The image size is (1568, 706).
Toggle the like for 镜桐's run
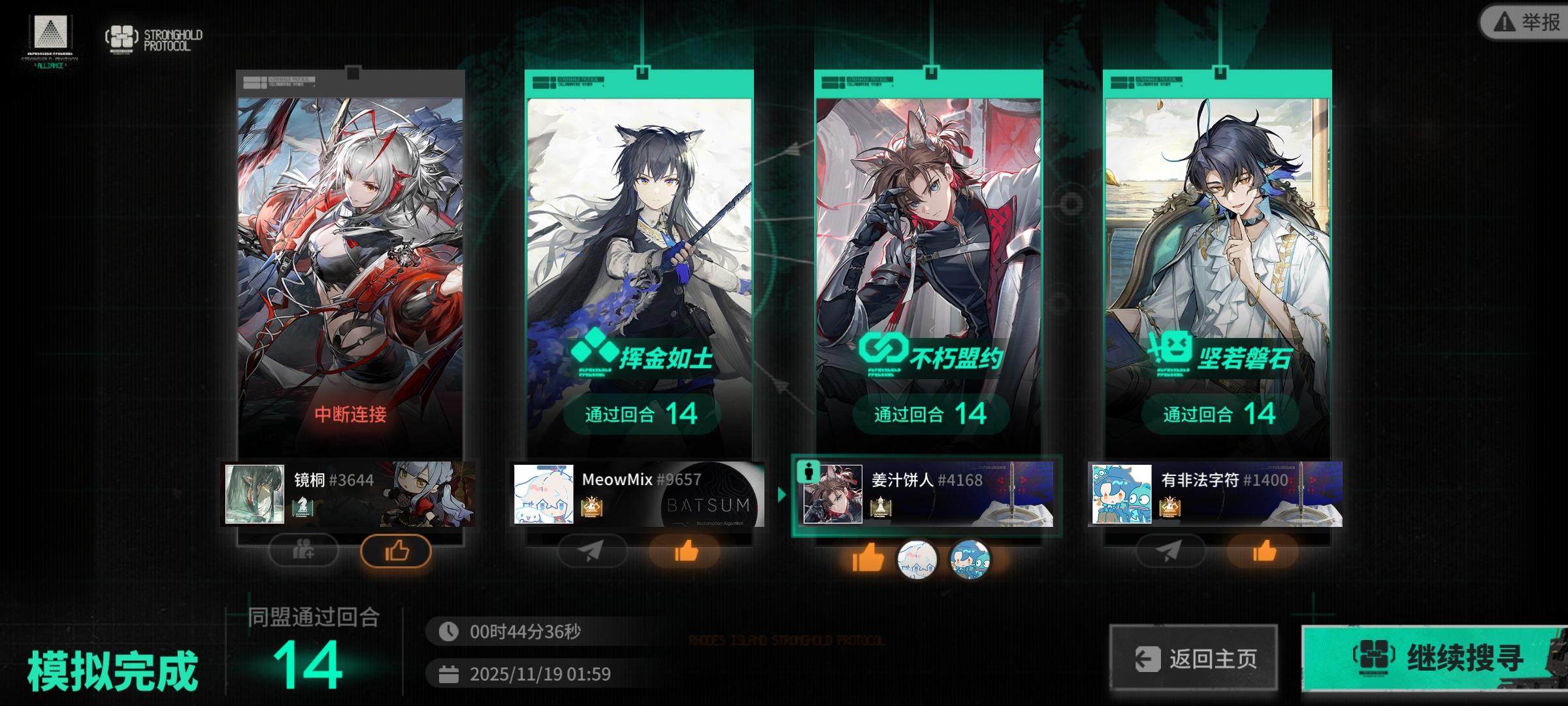click(397, 551)
